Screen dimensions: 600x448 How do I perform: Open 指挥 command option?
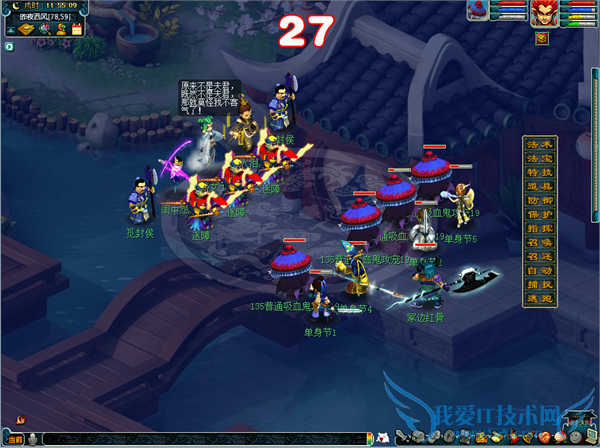point(538,228)
